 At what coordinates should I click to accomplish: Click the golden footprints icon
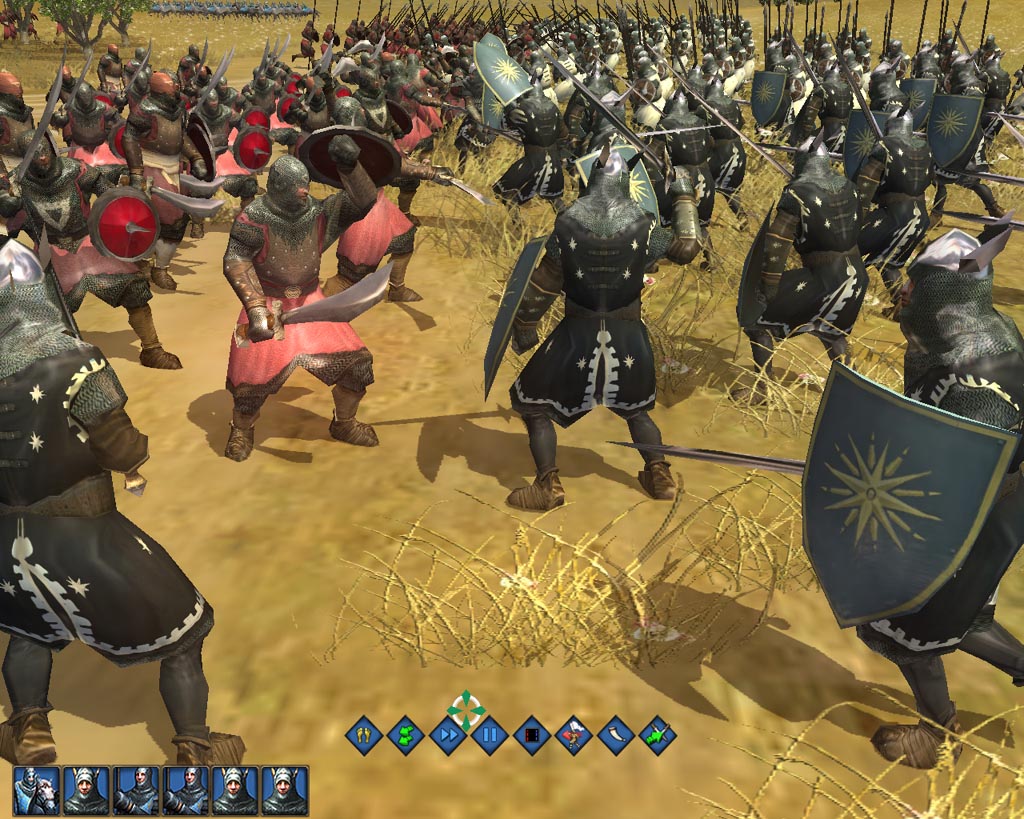tap(364, 737)
